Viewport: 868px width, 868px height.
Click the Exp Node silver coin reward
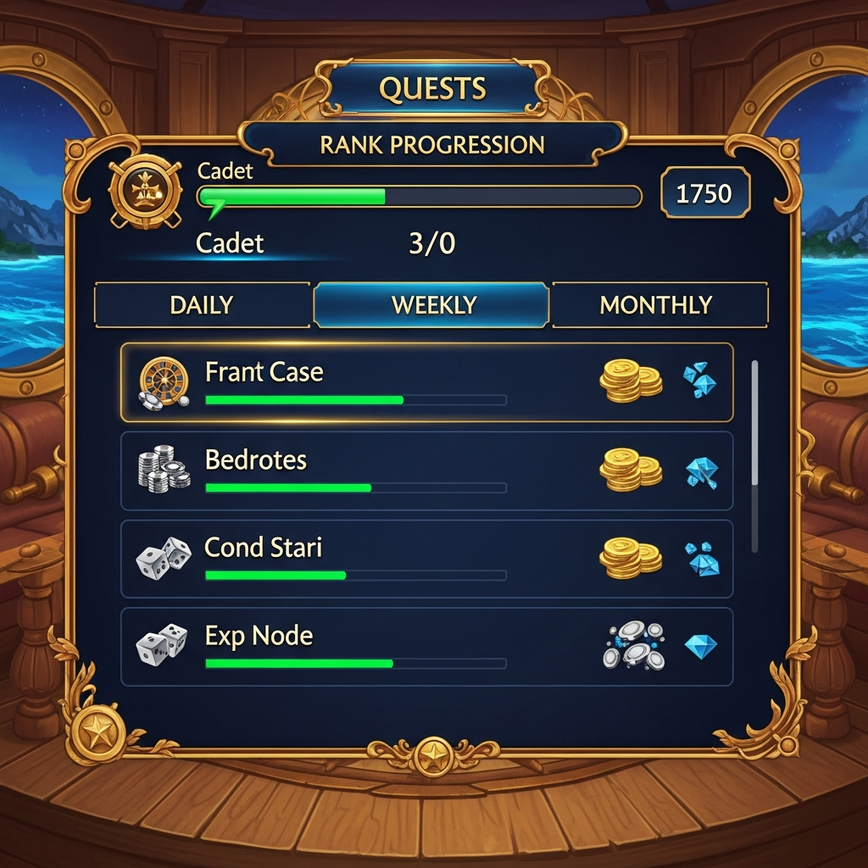coord(634,646)
